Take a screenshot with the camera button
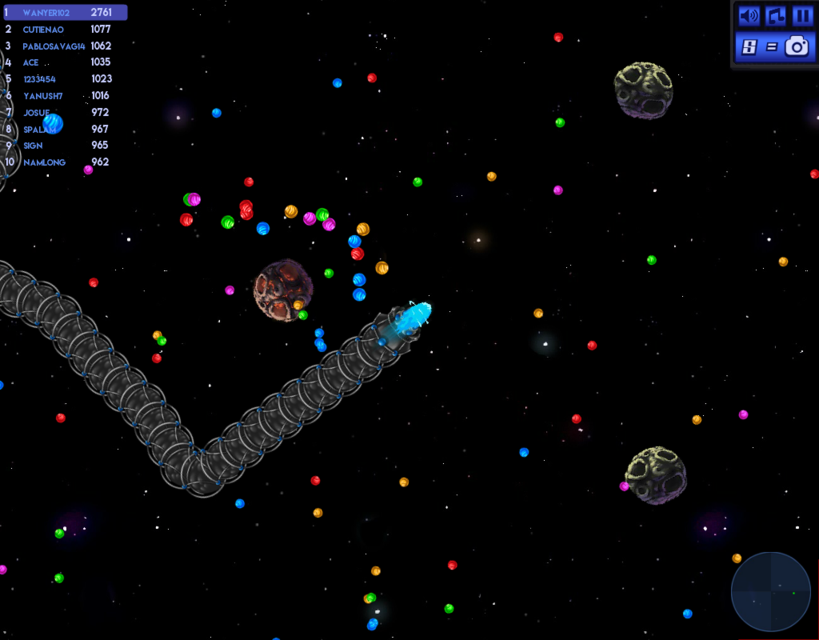The width and height of the screenshot is (819, 640). [797, 46]
